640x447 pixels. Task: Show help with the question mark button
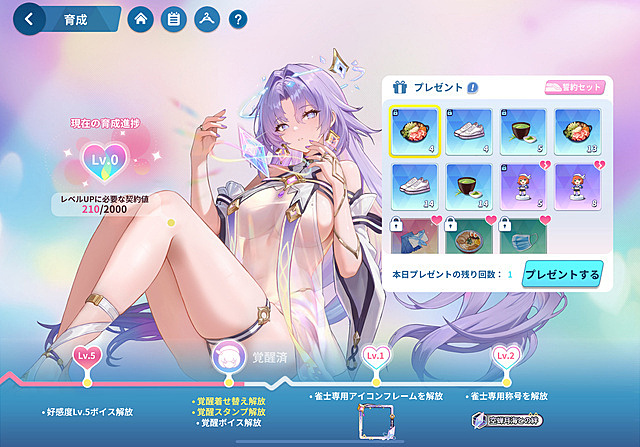(x=238, y=19)
